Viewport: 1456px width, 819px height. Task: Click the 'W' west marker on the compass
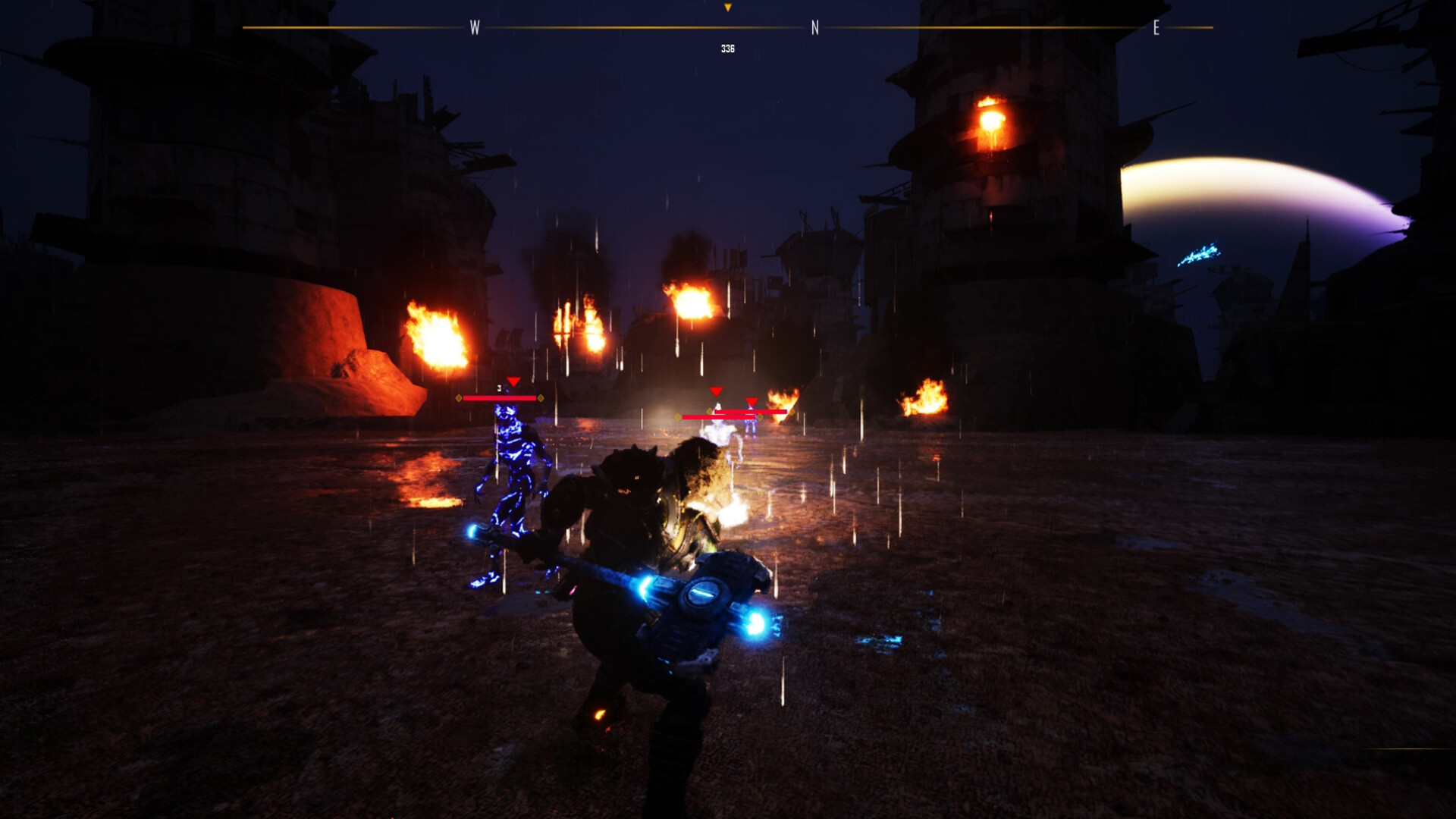tap(476, 27)
